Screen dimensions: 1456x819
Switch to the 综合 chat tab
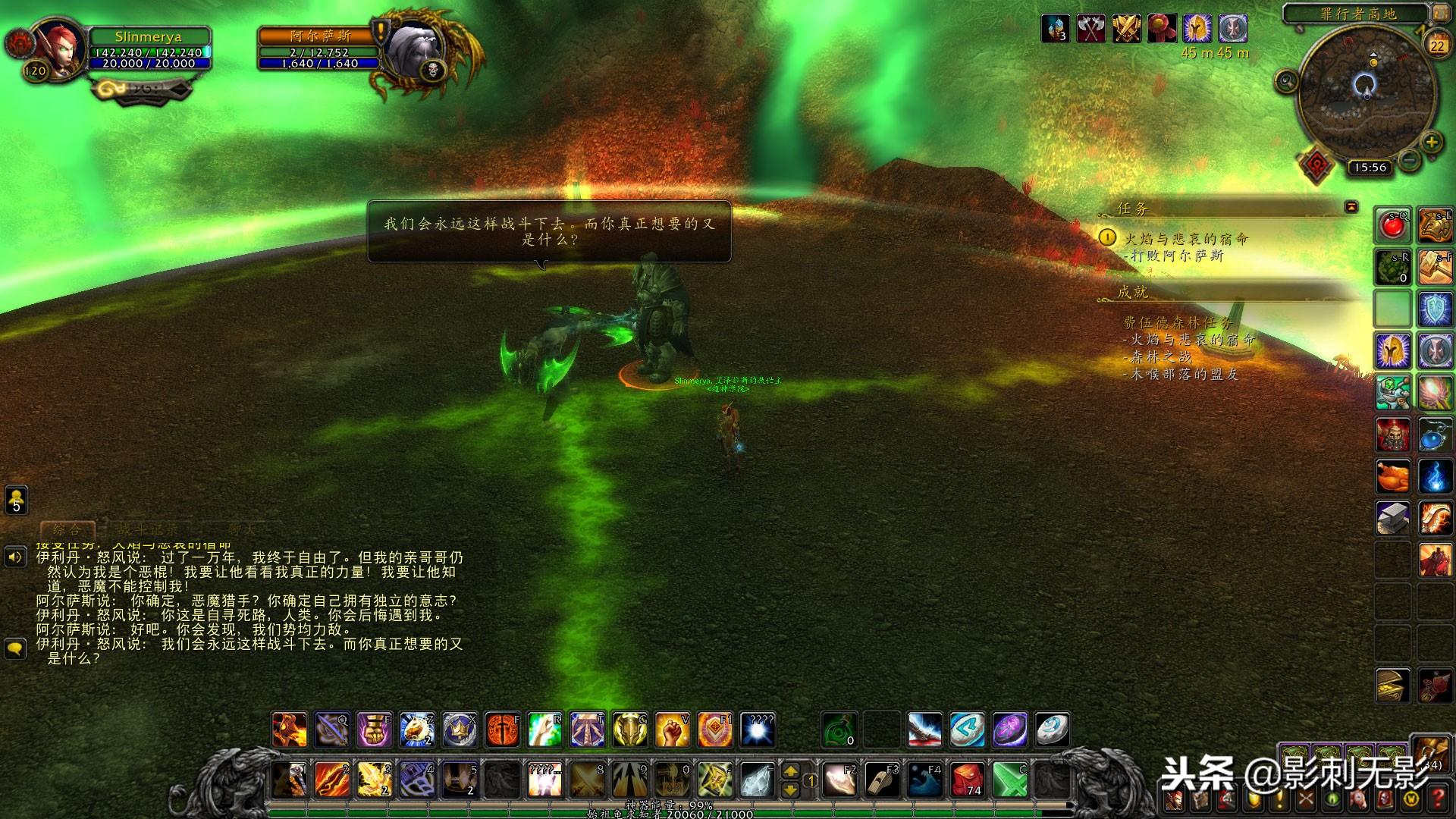(67, 529)
